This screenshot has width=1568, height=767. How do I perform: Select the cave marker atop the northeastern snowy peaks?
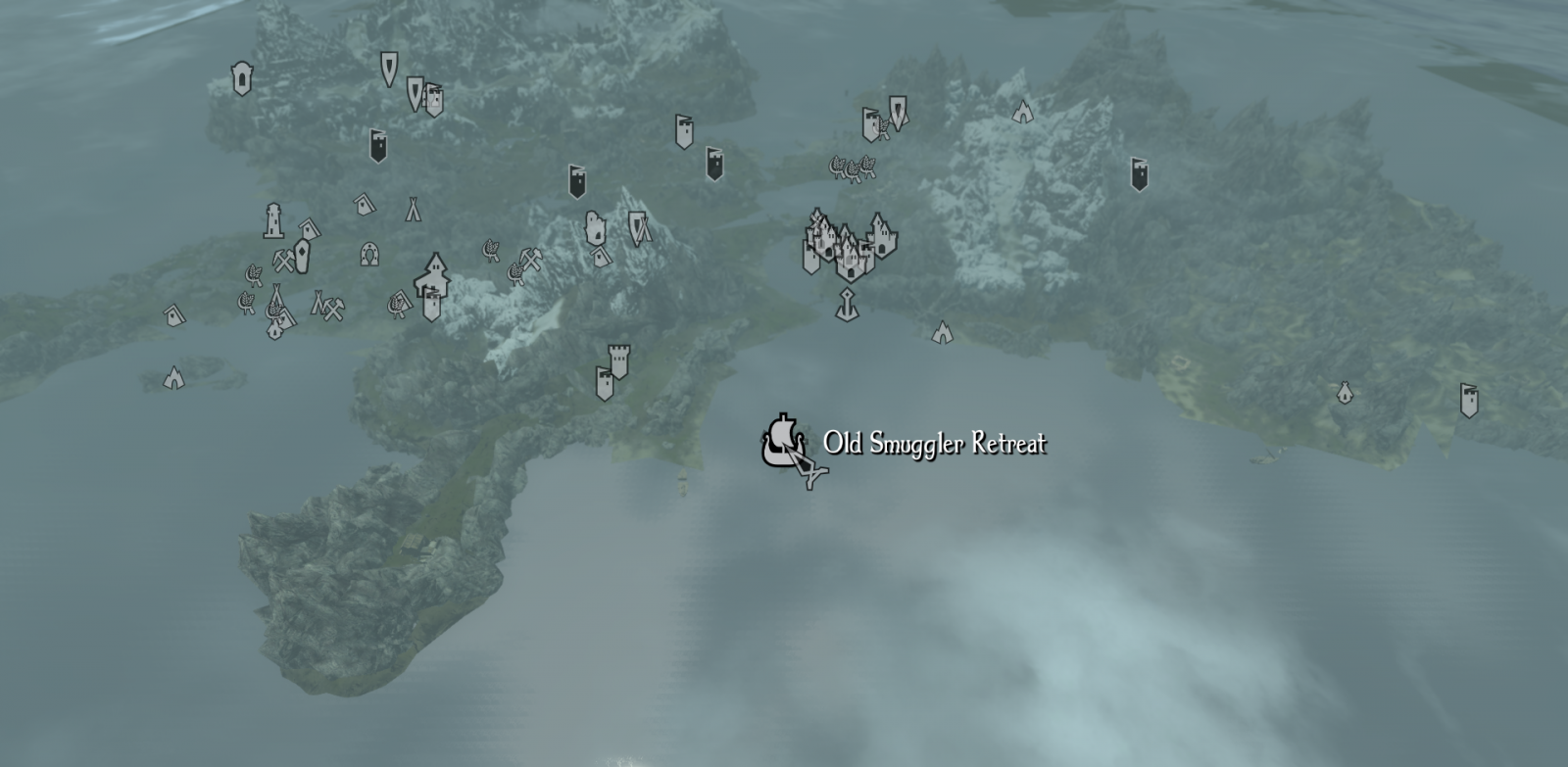pyautogui.click(x=1022, y=111)
